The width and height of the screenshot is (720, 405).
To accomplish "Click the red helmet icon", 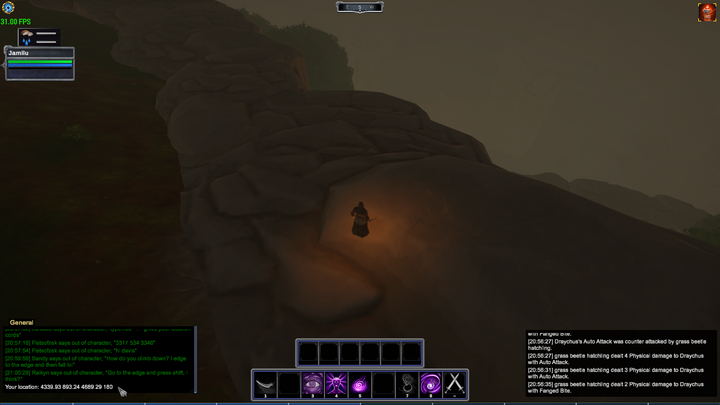I will 706,12.
